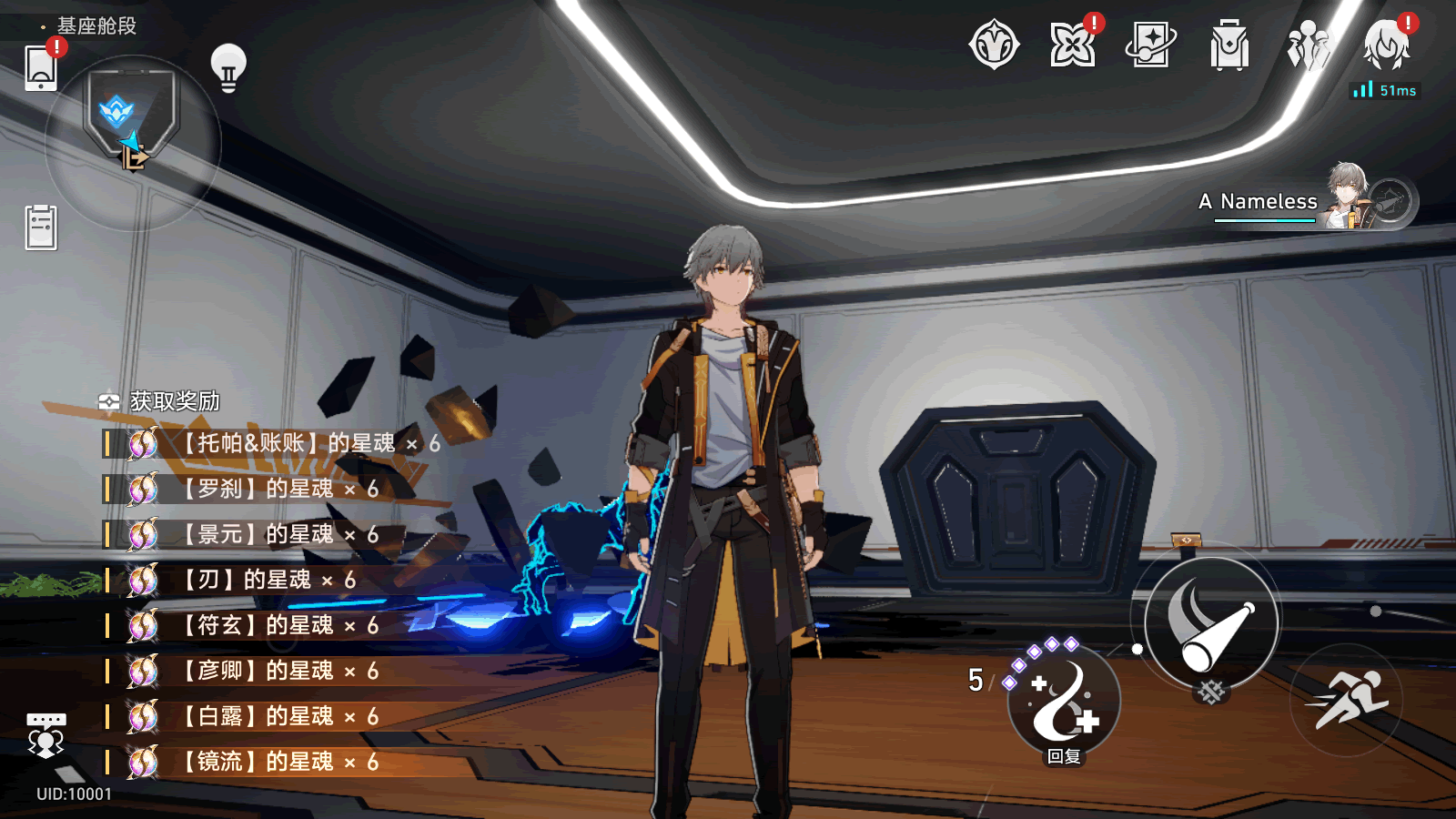The height and width of the screenshot is (819, 1456).
Task: Toggle the sprint running button
Action: pyautogui.click(x=1346, y=700)
